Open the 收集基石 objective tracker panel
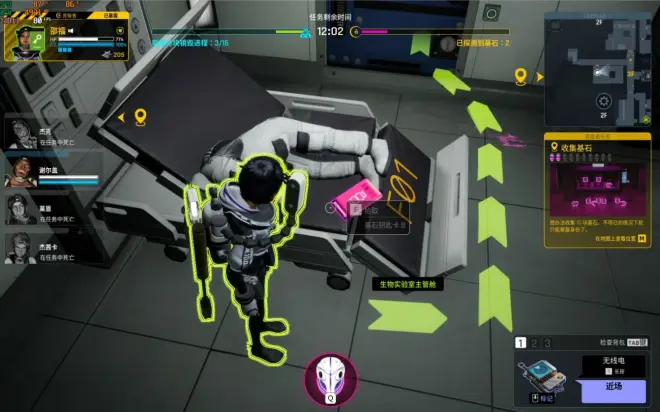This screenshot has width=660, height=412. coord(597,190)
